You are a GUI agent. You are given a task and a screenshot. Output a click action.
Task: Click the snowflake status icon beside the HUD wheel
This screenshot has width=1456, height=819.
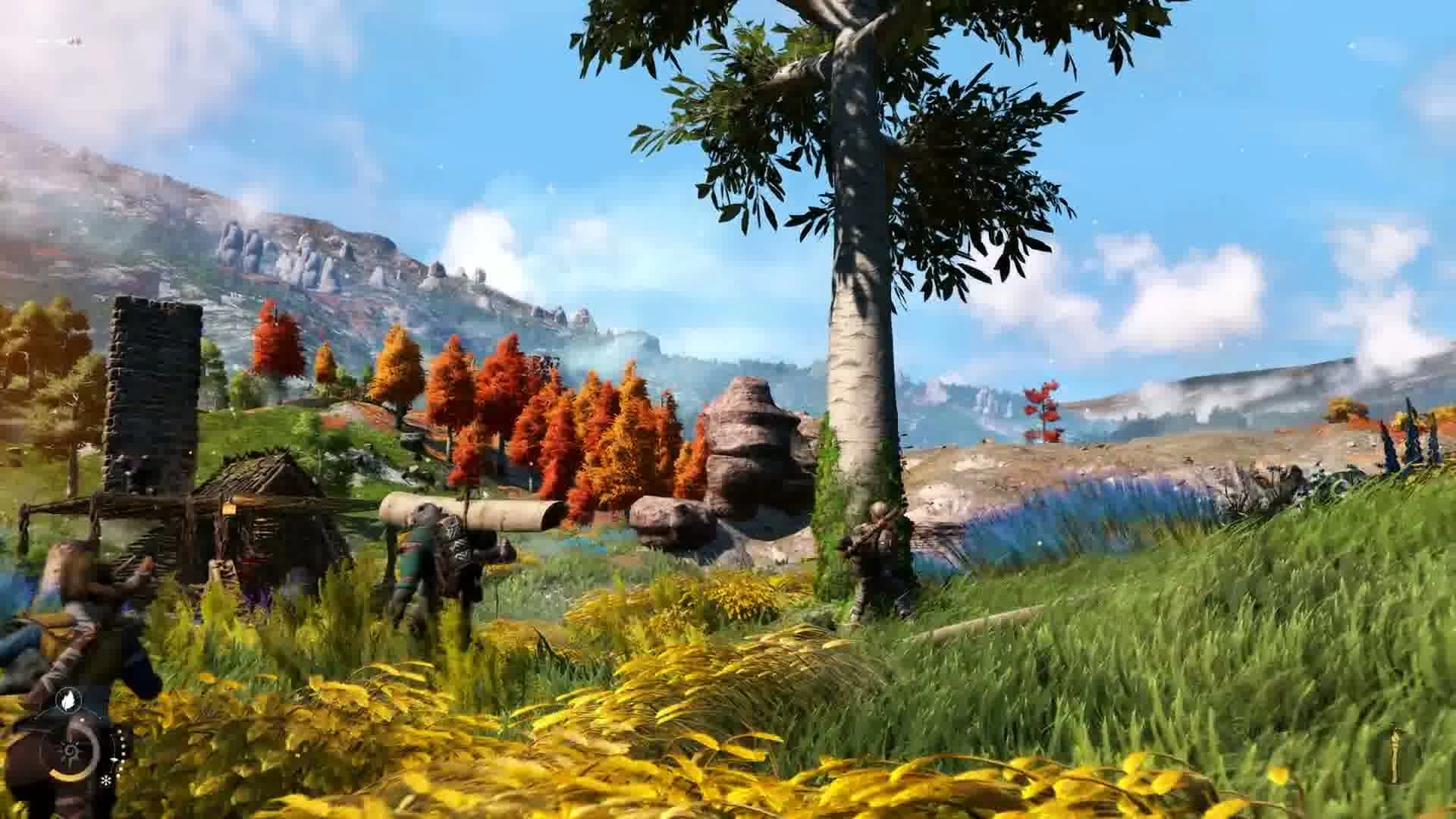point(106,781)
